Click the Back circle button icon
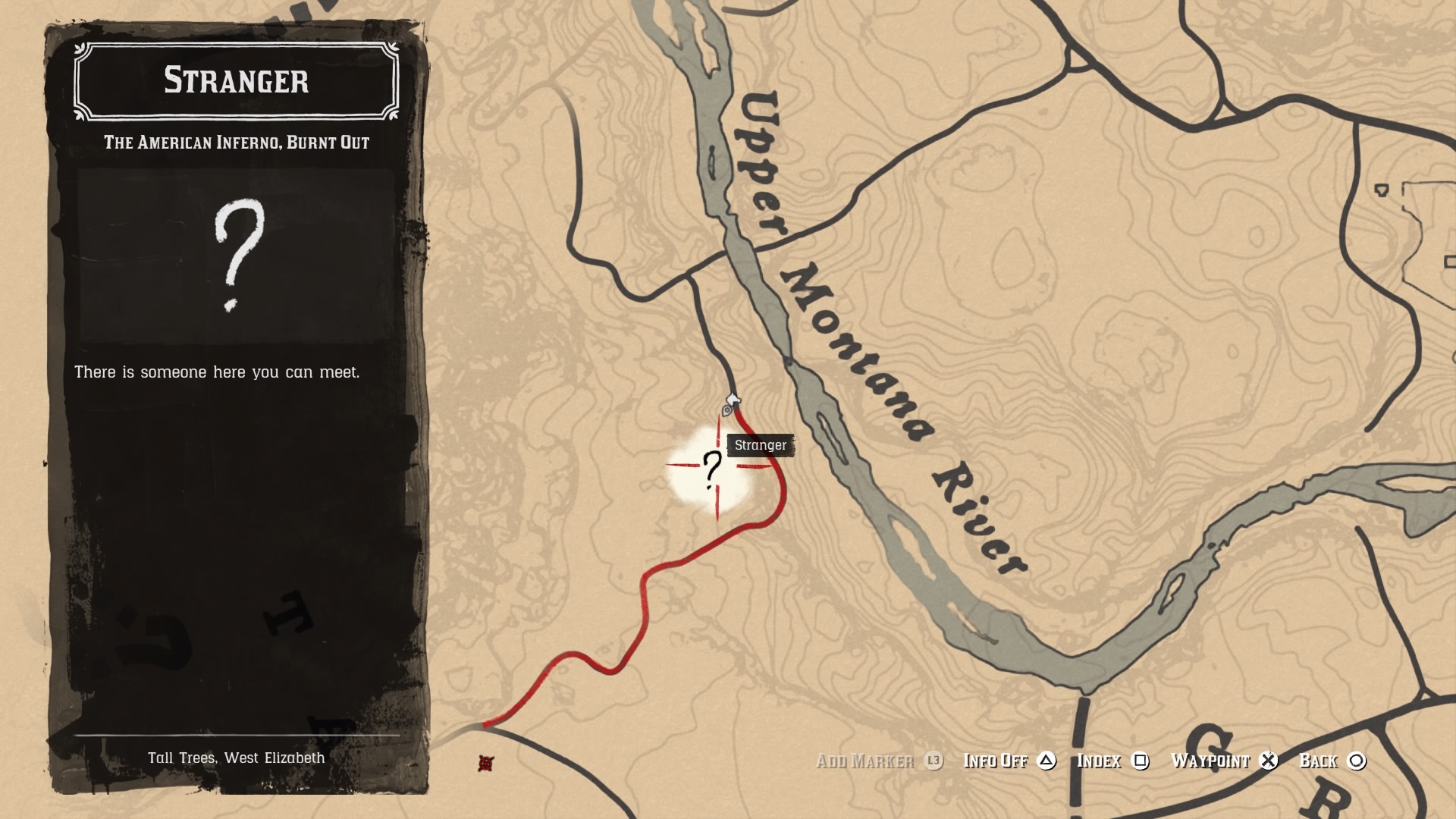Image resolution: width=1456 pixels, height=819 pixels. [x=1356, y=761]
